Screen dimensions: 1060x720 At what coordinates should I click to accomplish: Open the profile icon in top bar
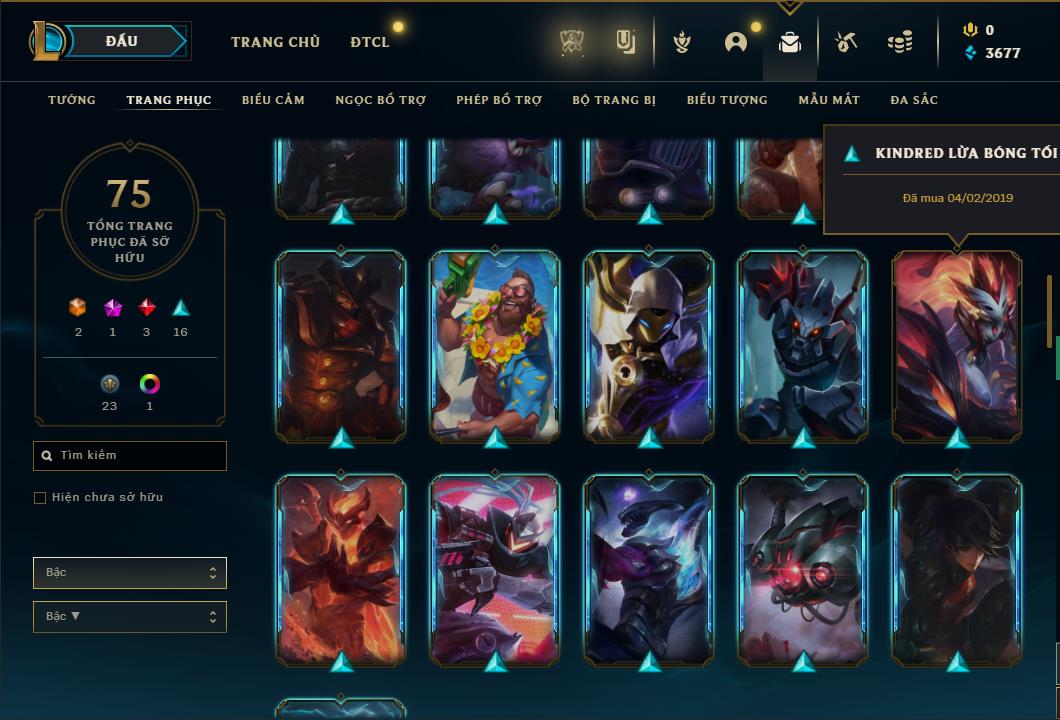point(736,42)
